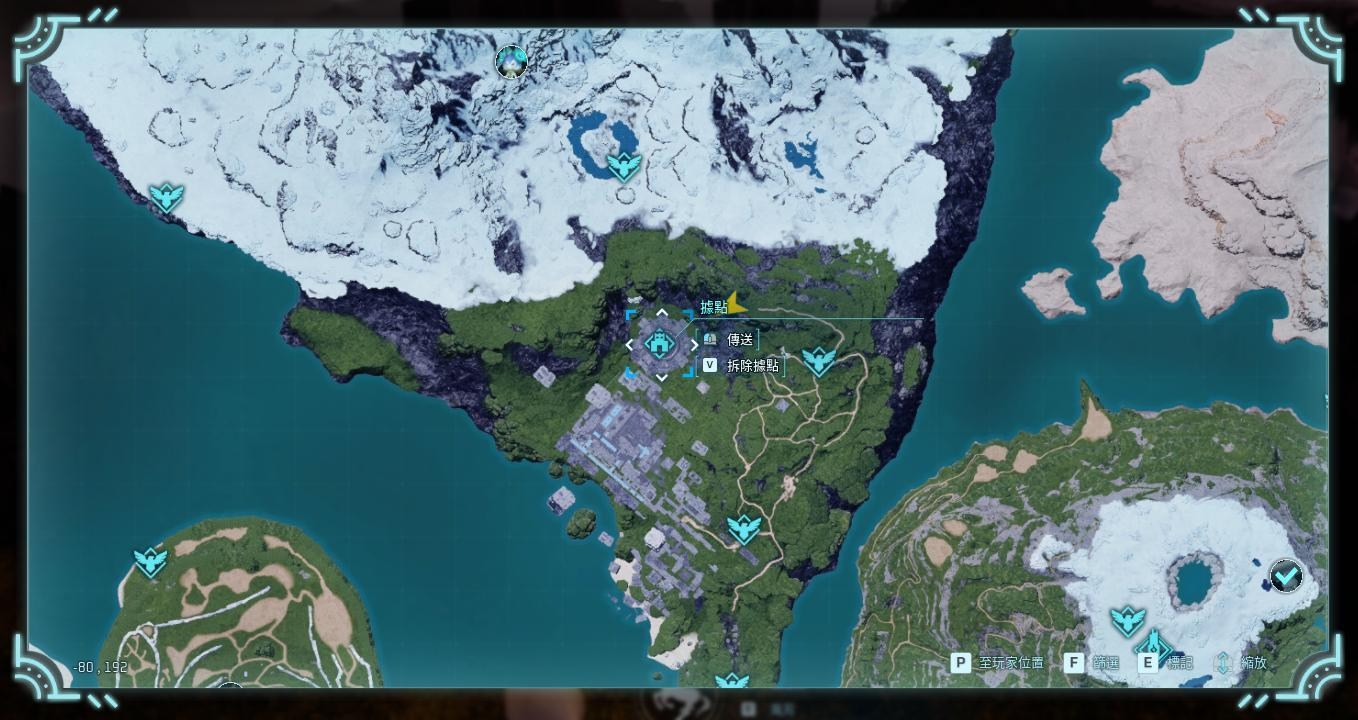Select the eagle fast-travel marker just east of the base
This screenshot has height=720, width=1358.
(818, 361)
